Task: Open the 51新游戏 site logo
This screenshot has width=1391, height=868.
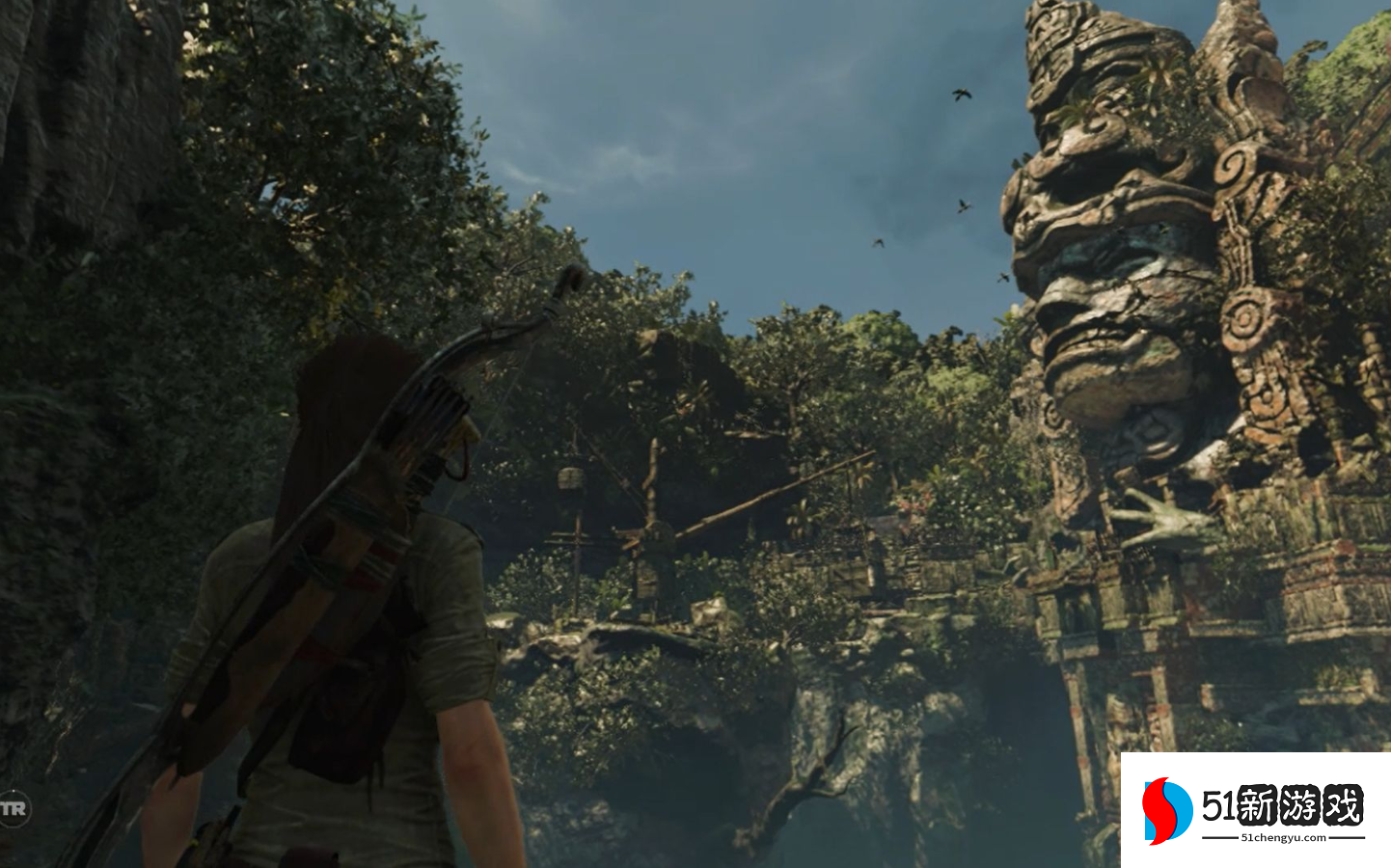Action: (1254, 810)
